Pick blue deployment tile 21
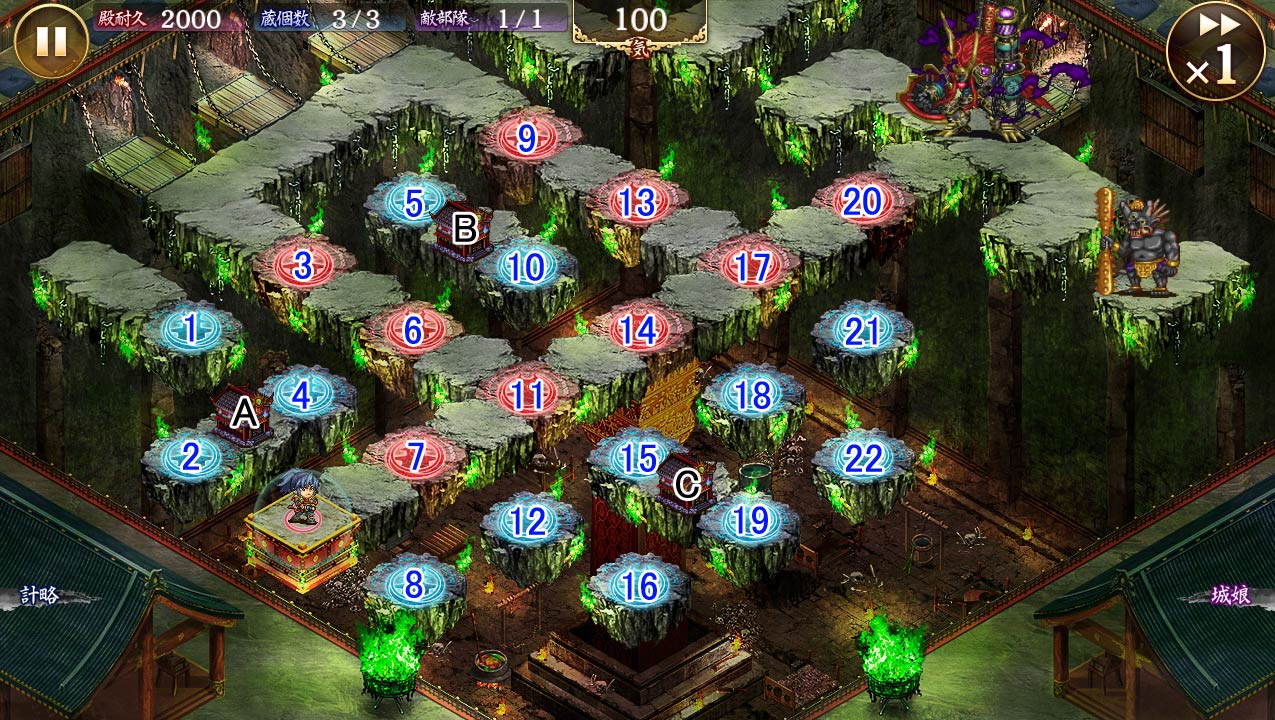1275x720 pixels. [x=862, y=331]
